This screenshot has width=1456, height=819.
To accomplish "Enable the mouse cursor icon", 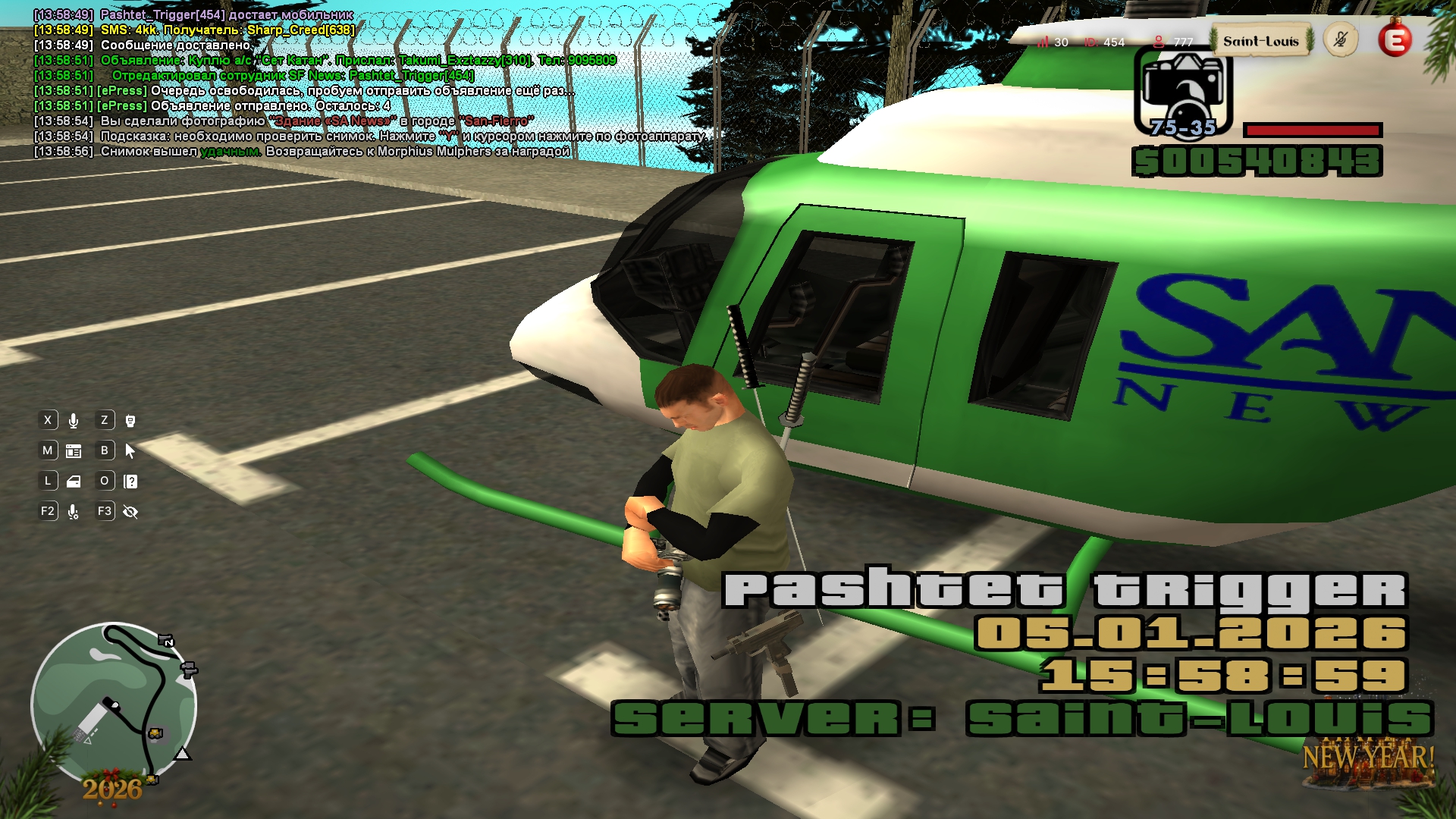I will [x=130, y=451].
